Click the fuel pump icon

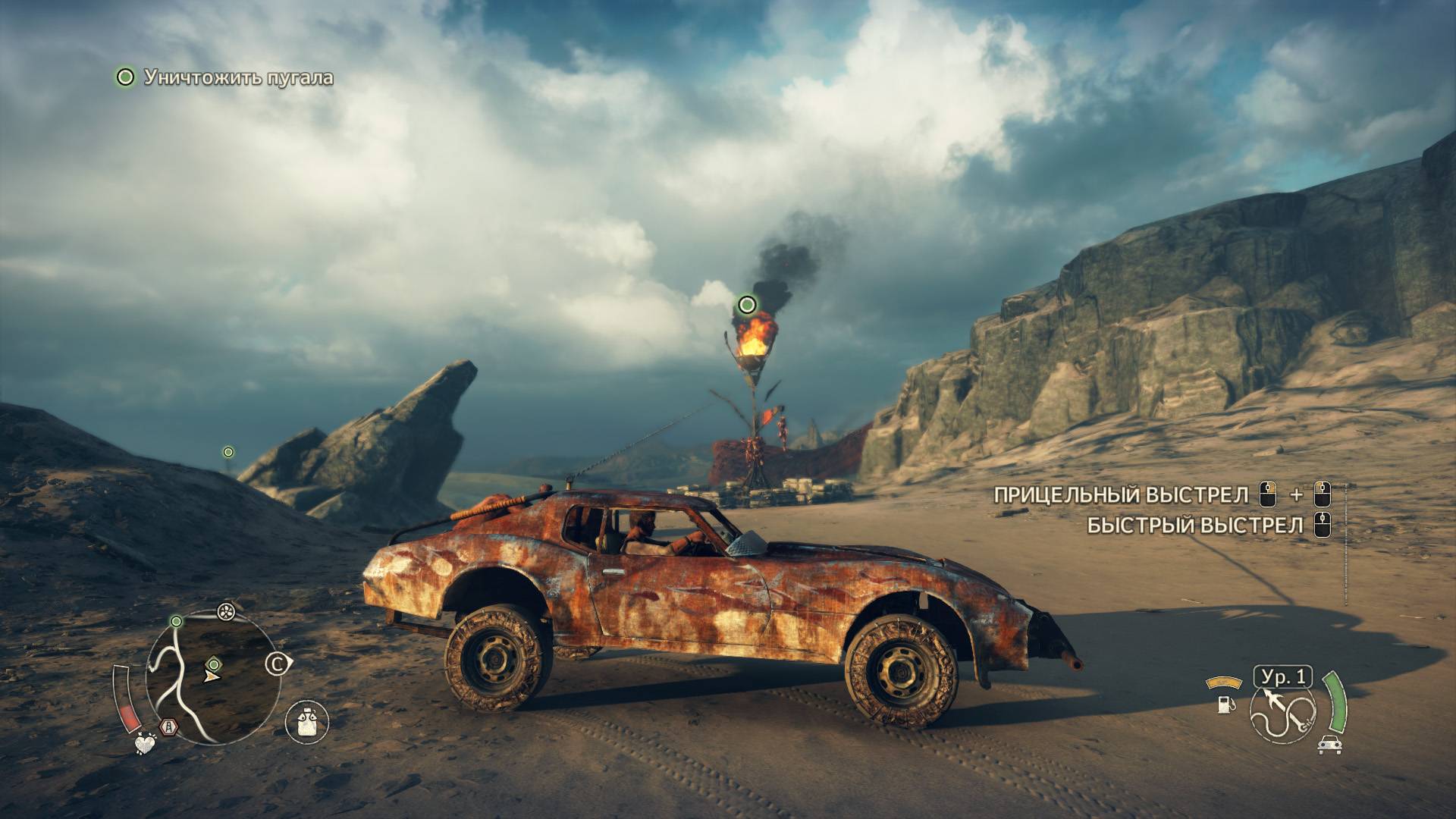click(1224, 704)
